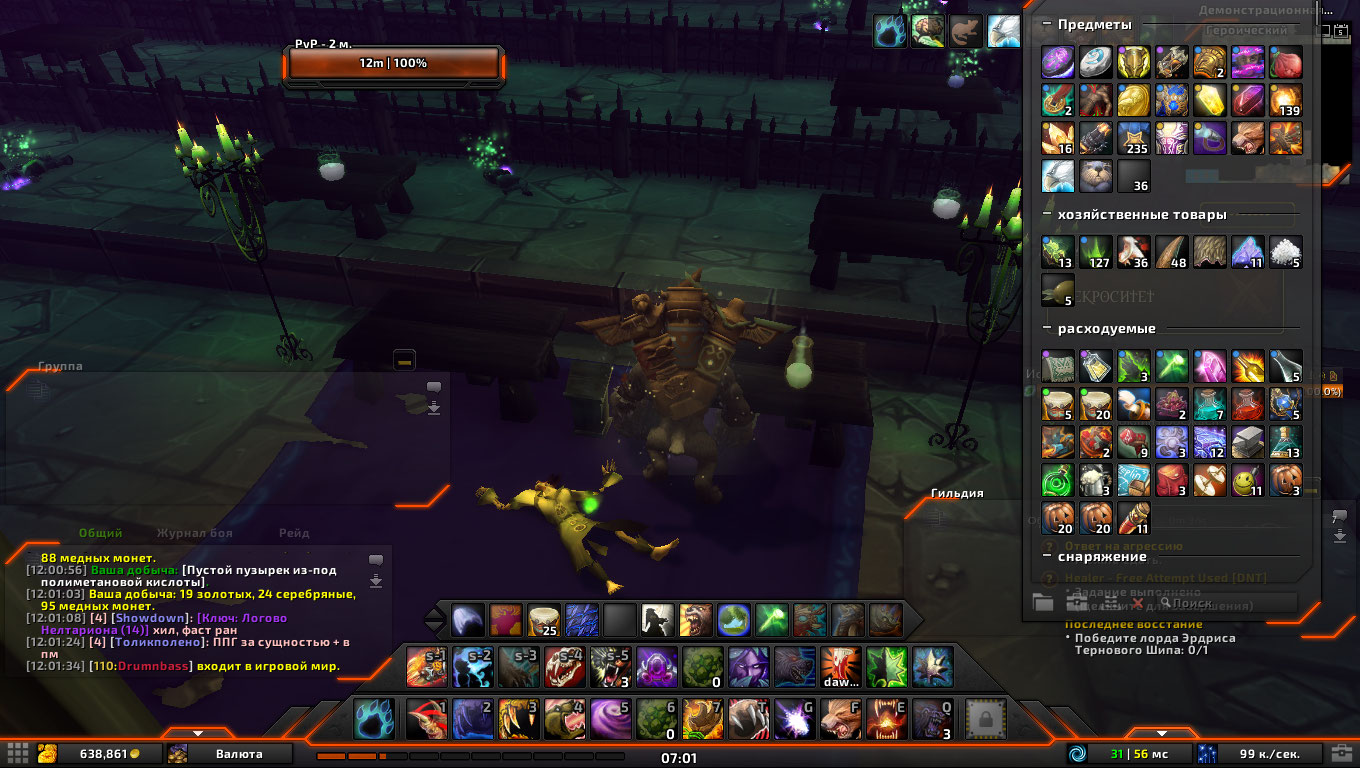Activate the roaring bear ability in top bar

(695, 620)
